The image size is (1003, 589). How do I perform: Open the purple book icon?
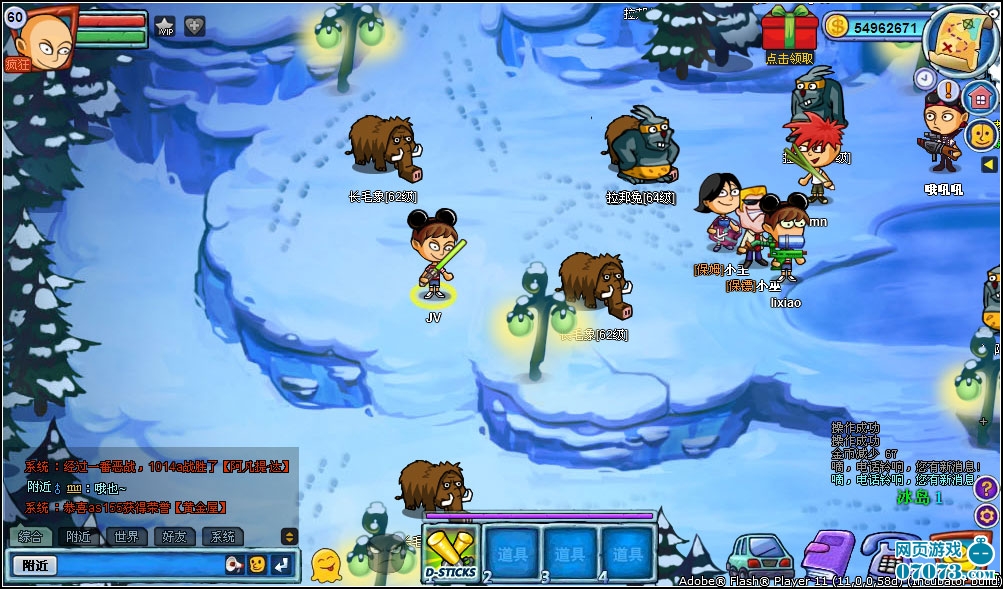[x=828, y=553]
